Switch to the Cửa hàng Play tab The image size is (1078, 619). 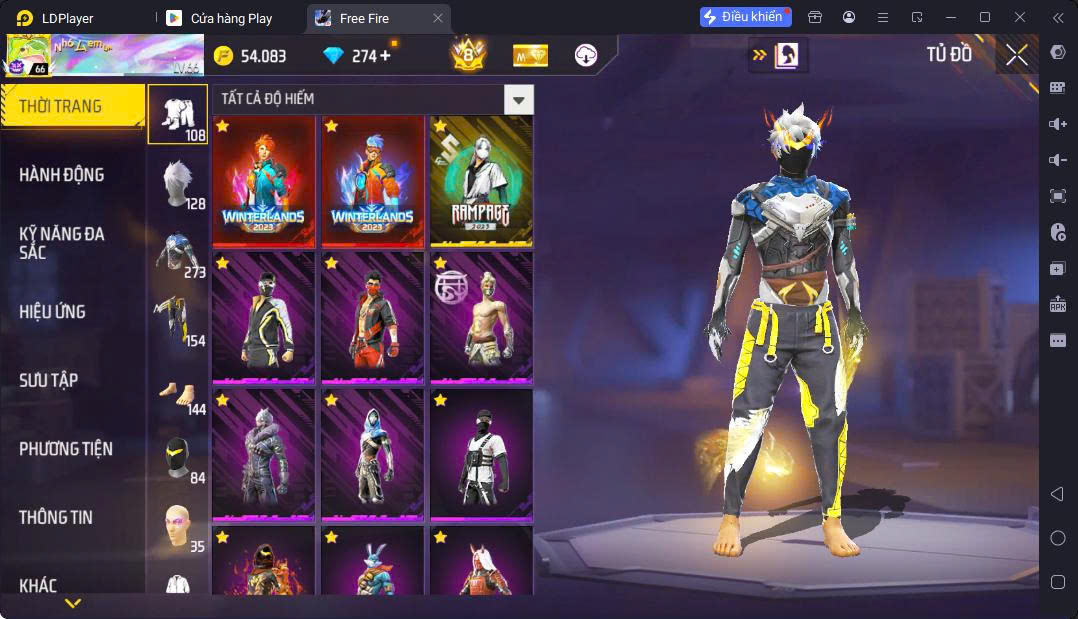[x=231, y=18]
